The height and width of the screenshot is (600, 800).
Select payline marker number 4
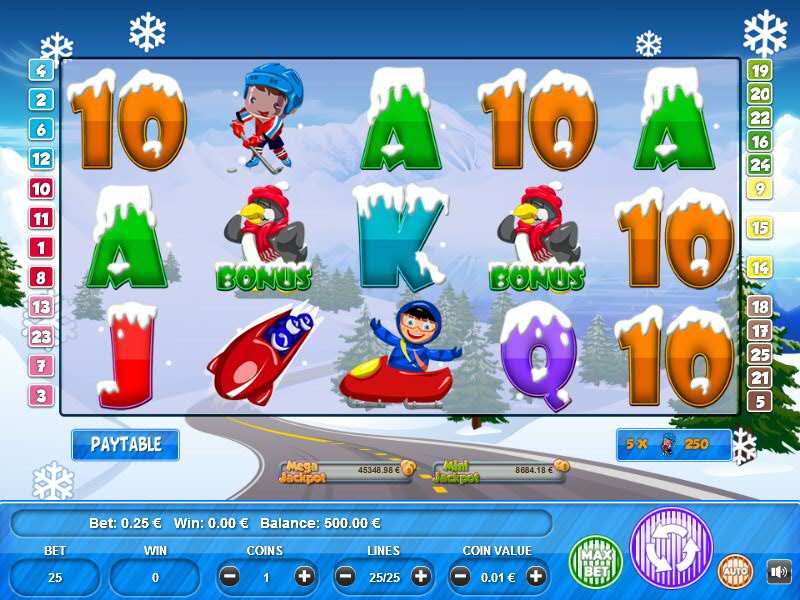tap(41, 70)
